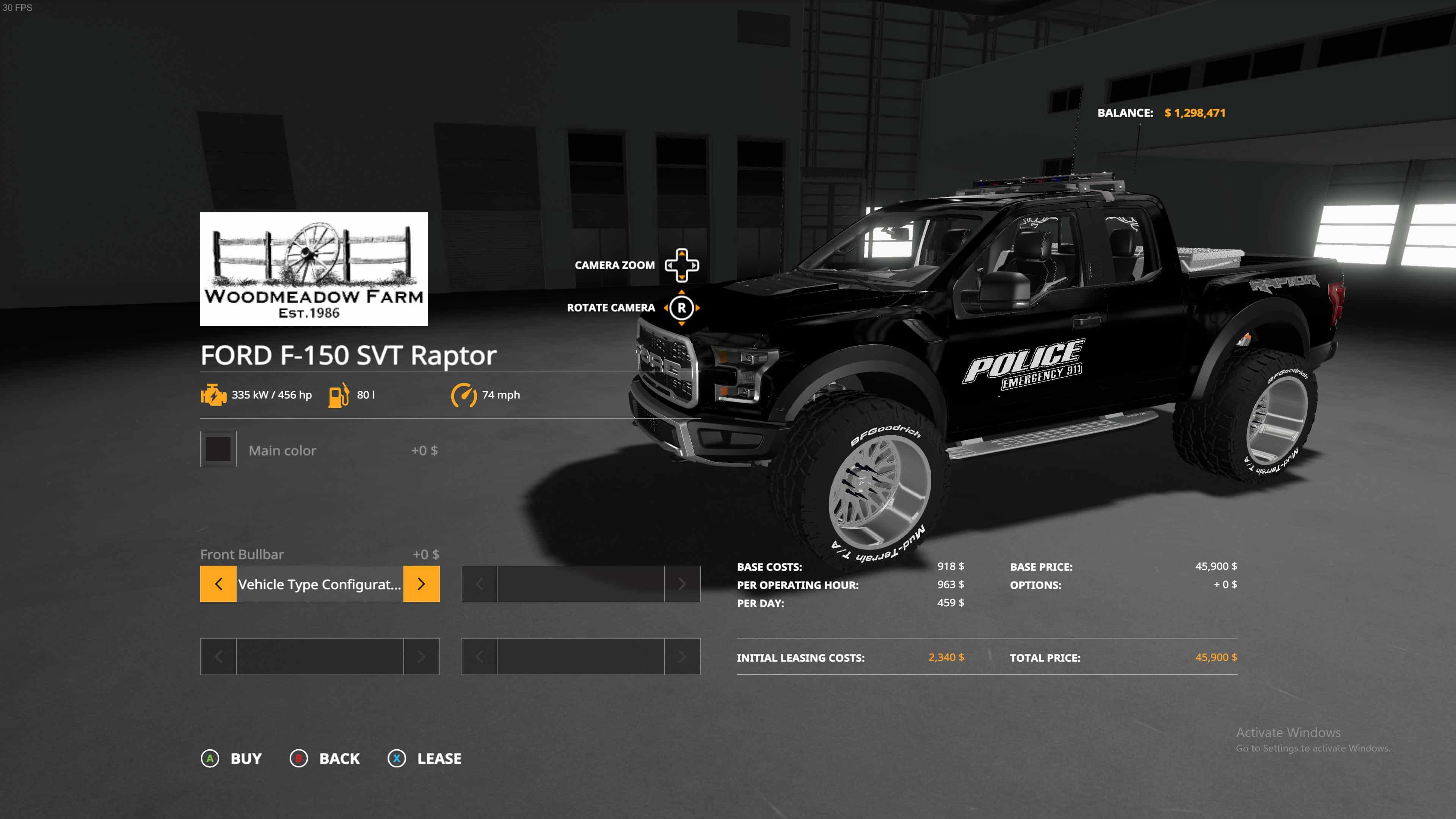The image size is (1456, 819).
Task: Click the Woodmeadow Farm logo image
Action: click(314, 269)
